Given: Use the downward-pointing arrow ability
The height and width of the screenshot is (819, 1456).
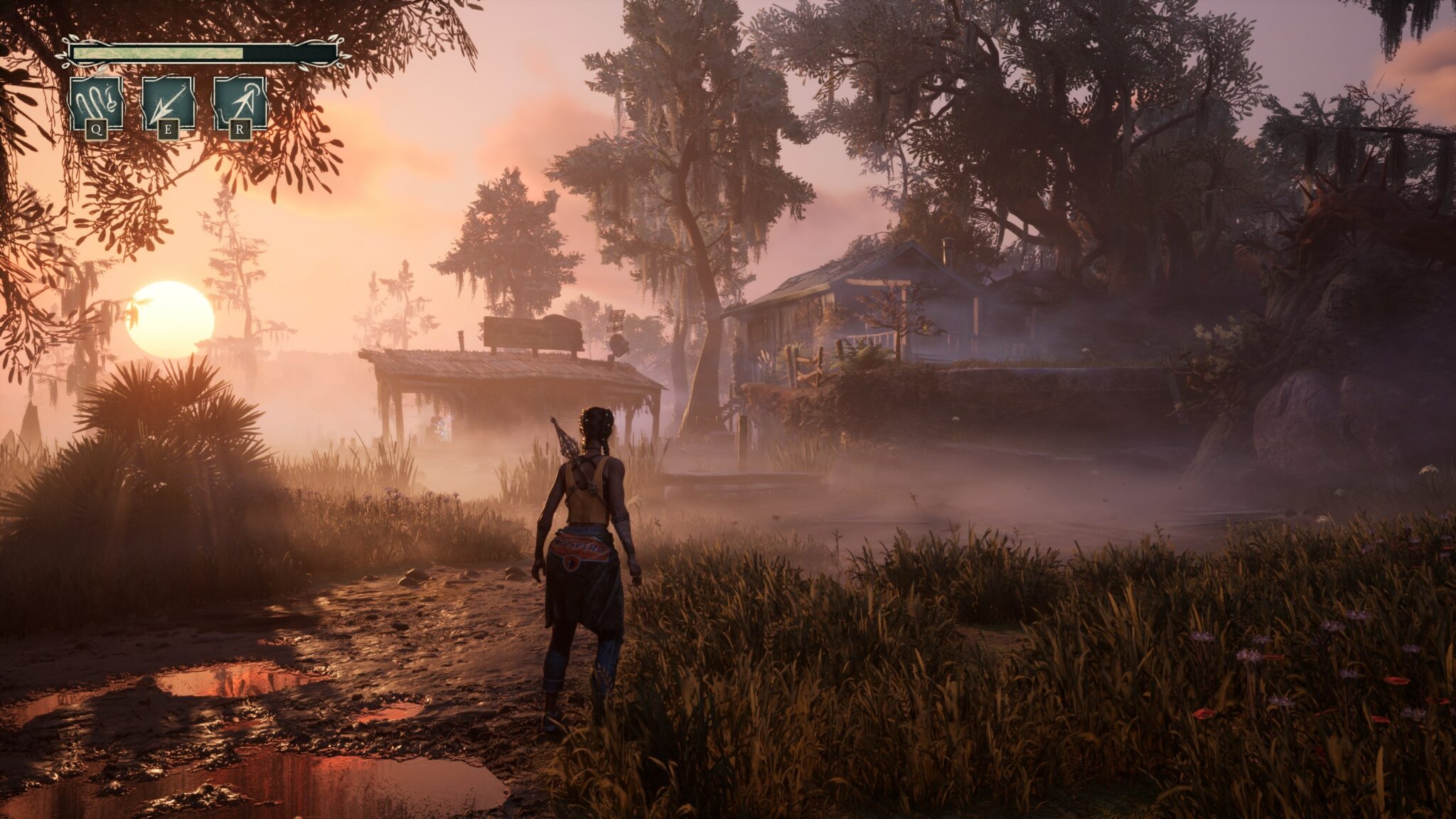Looking at the screenshot, I should tap(168, 104).
